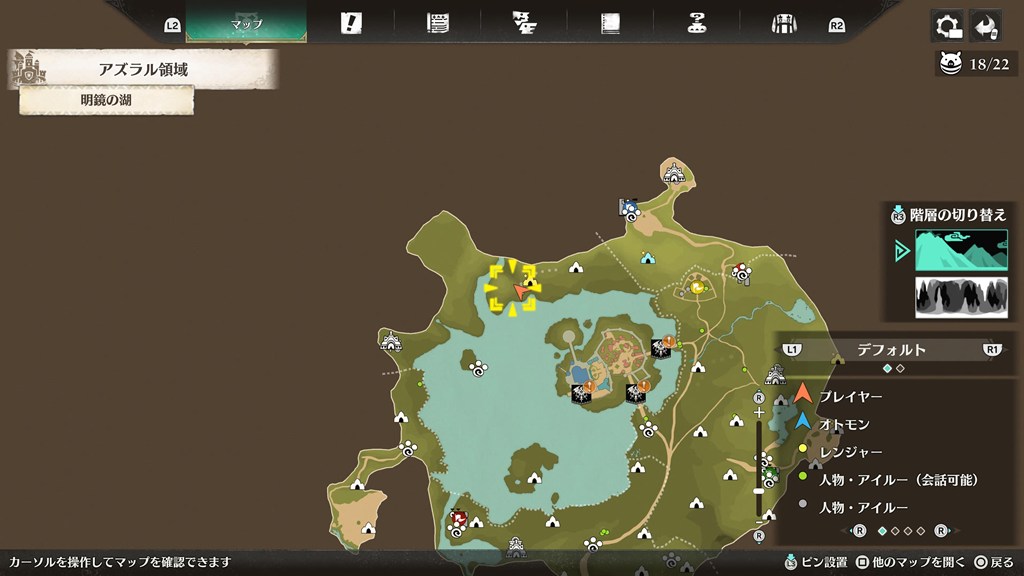Select the 人物・アイルー（会話可能） legend entry
This screenshot has width=1024, height=576.
[898, 480]
